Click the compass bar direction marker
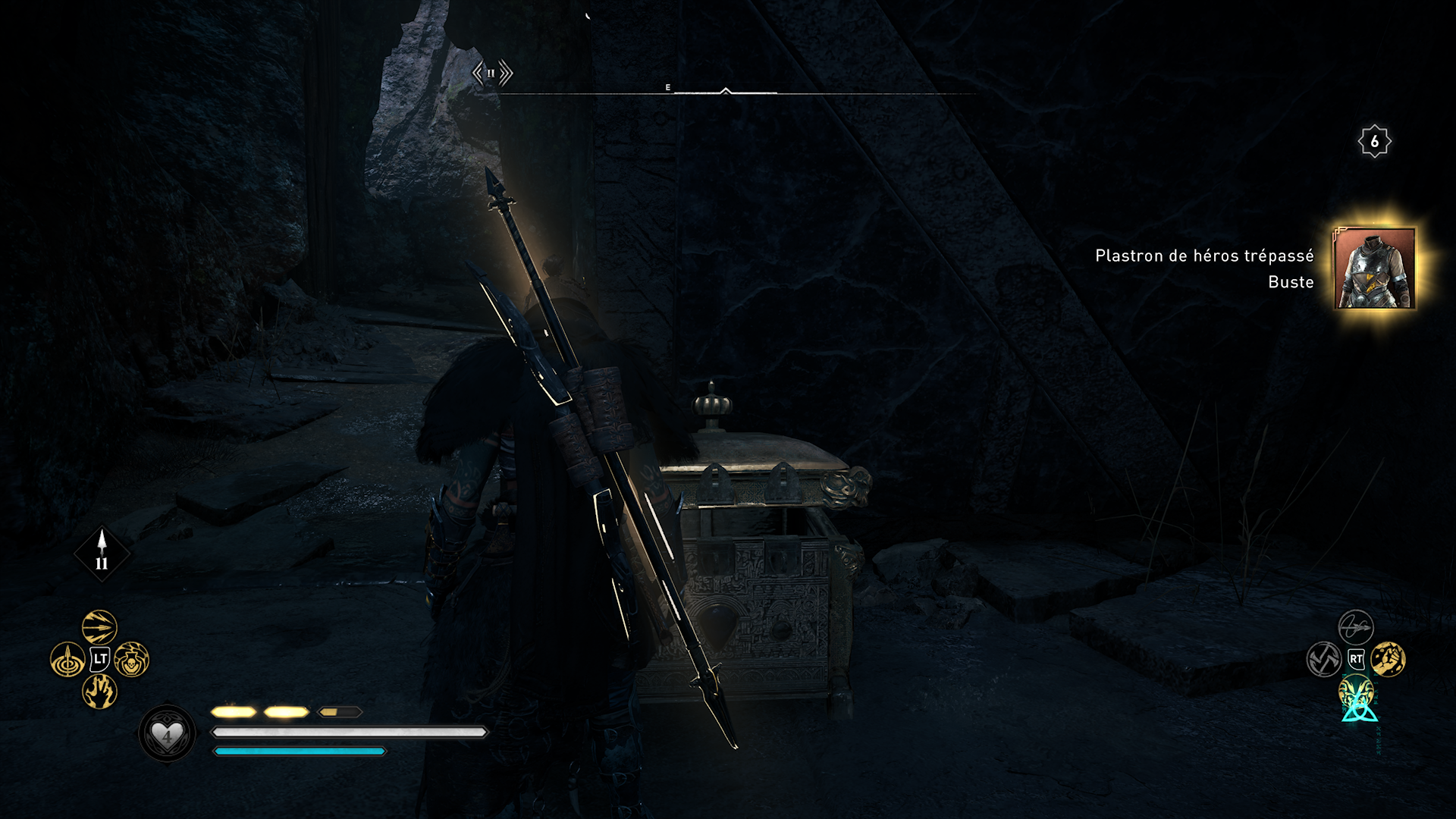This screenshot has height=819, width=1456. tap(726, 91)
